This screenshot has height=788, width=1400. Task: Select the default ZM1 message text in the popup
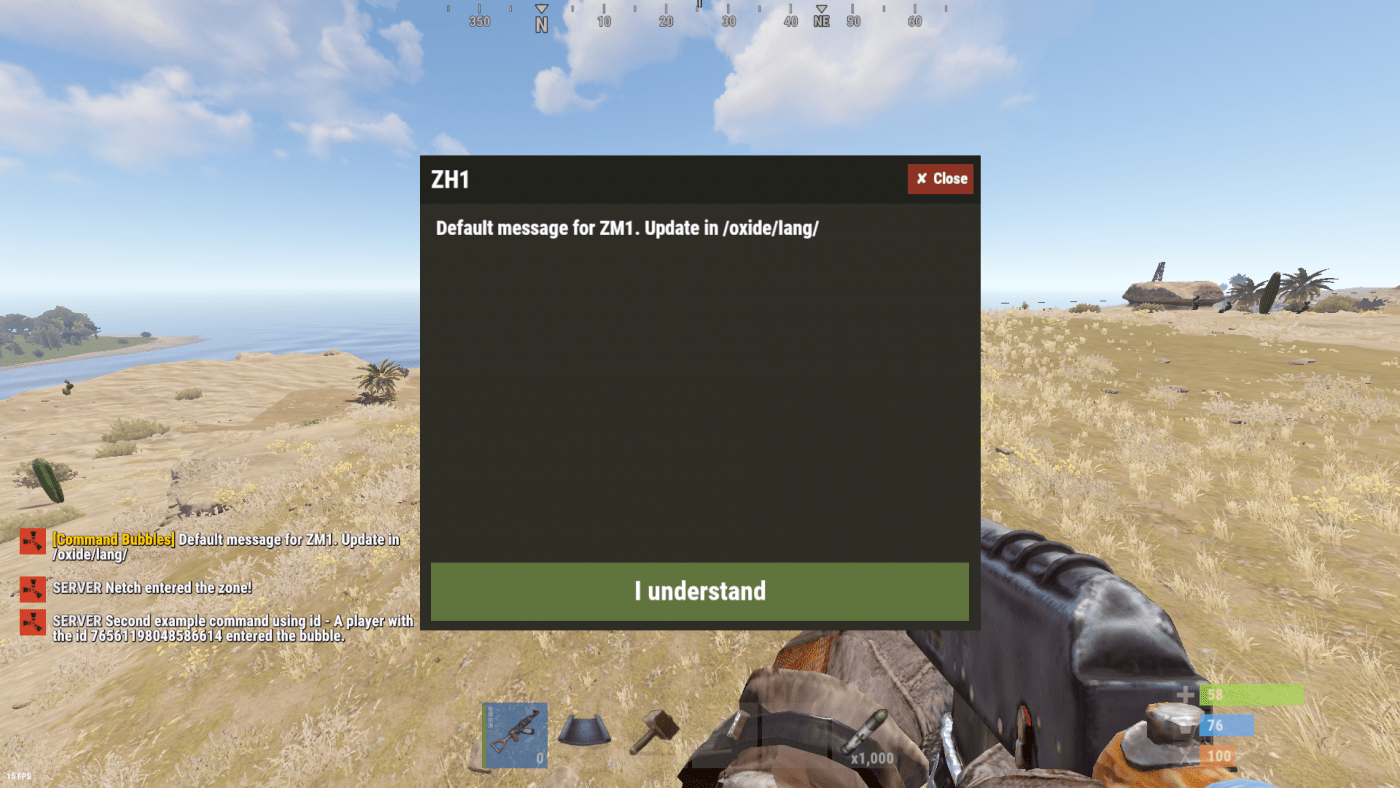pyautogui.click(x=627, y=228)
